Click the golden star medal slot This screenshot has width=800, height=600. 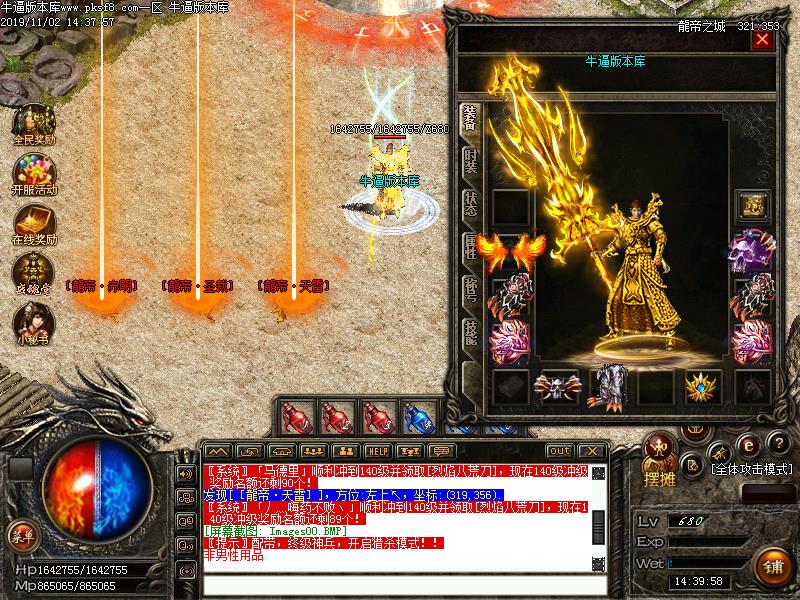click(703, 387)
